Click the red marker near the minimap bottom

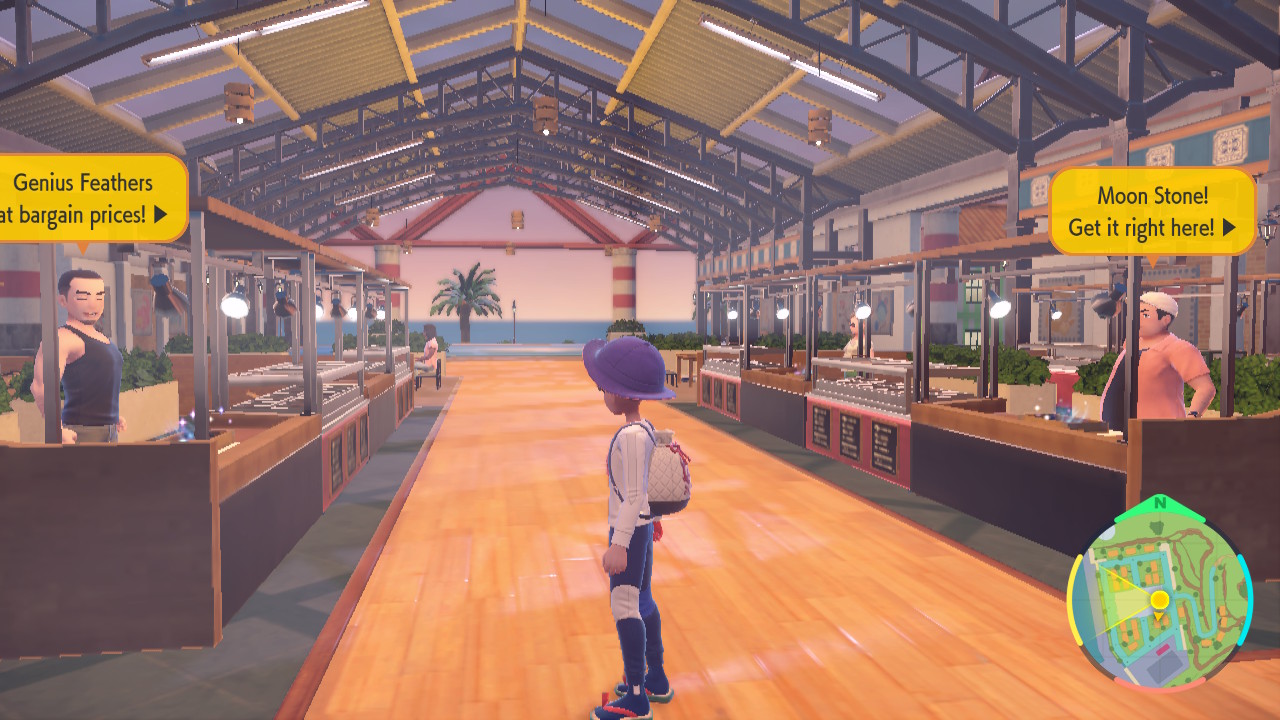click(x=1161, y=650)
